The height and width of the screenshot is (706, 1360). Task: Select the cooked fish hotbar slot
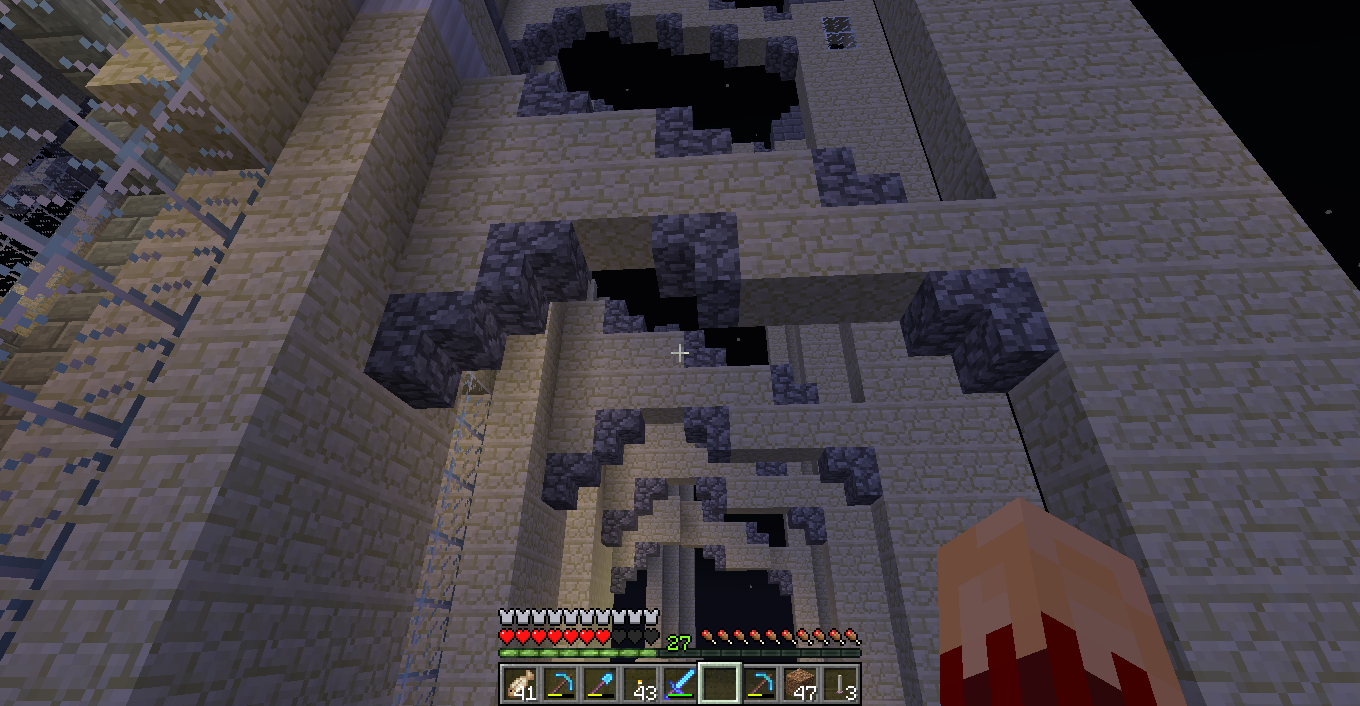click(x=520, y=684)
